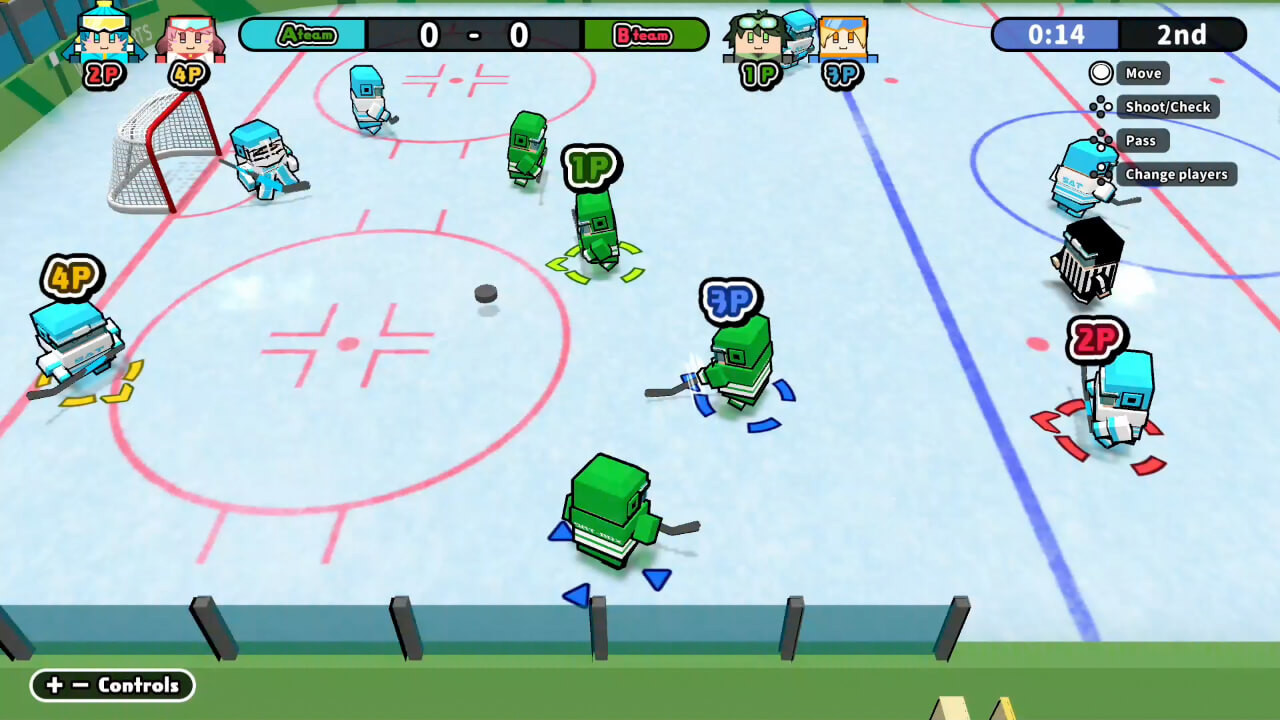Select the Pass control icon
The image size is (1280, 720).
[x=1101, y=140]
